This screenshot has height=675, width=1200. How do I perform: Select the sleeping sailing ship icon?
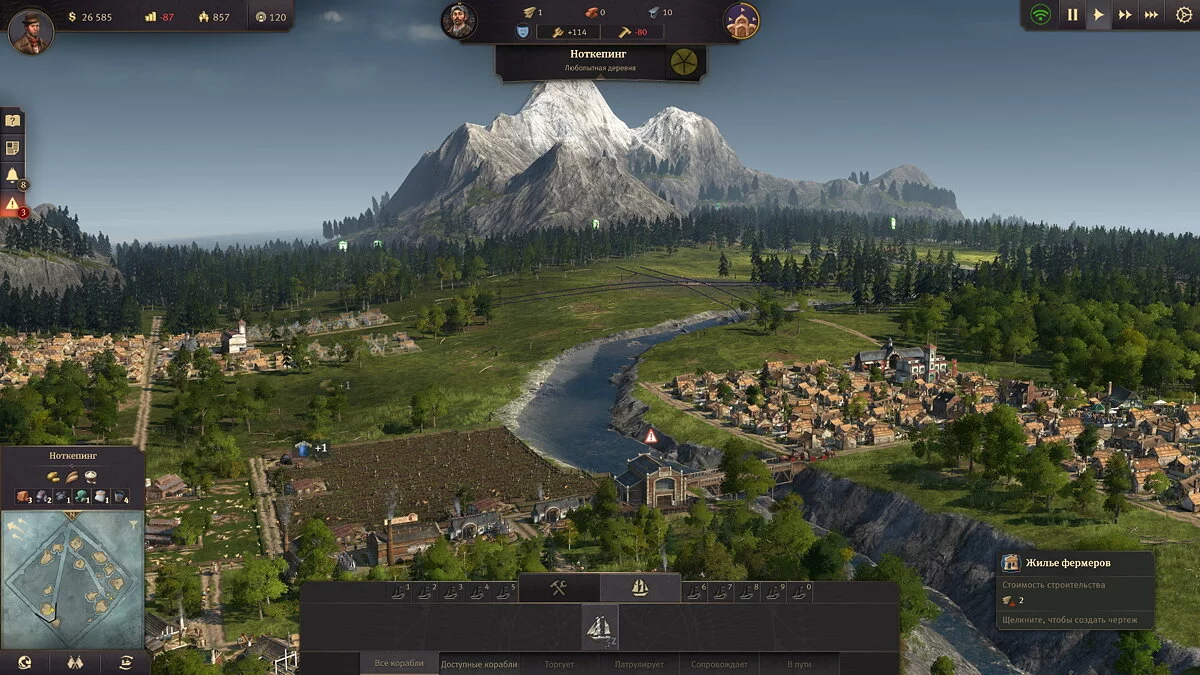coord(600,627)
